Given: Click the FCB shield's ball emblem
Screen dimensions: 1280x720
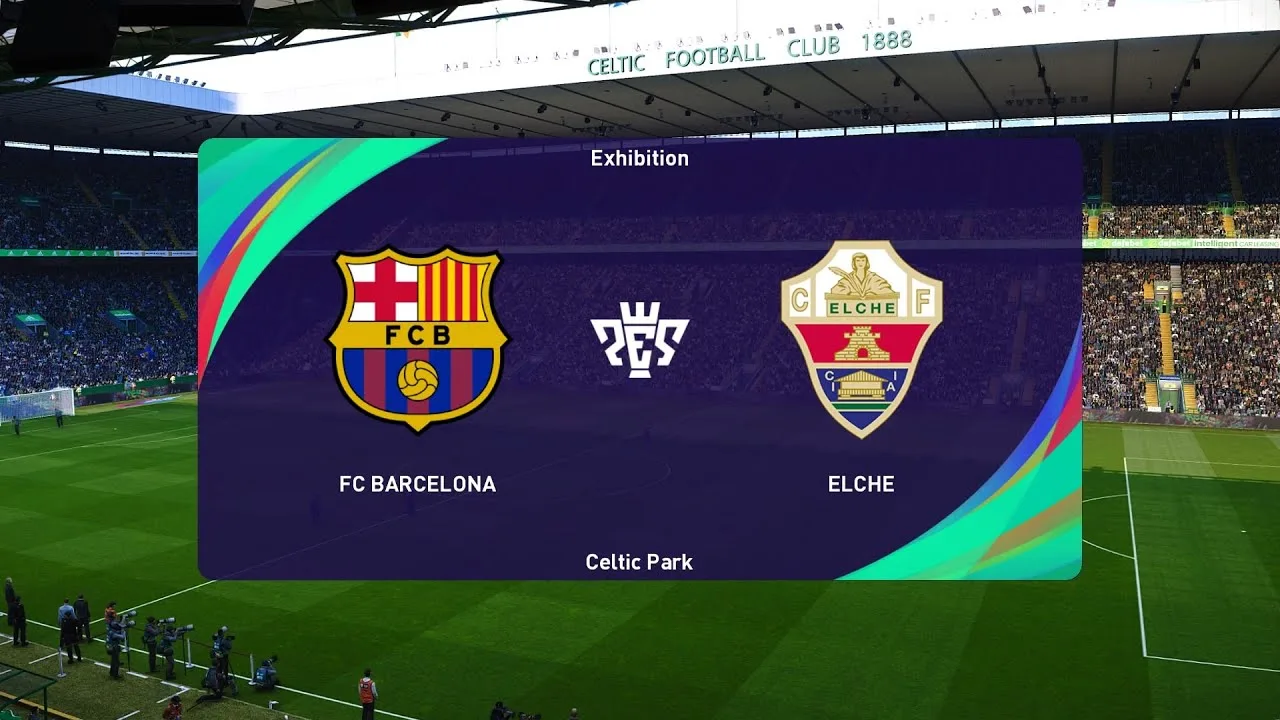Looking at the screenshot, I should (420, 382).
